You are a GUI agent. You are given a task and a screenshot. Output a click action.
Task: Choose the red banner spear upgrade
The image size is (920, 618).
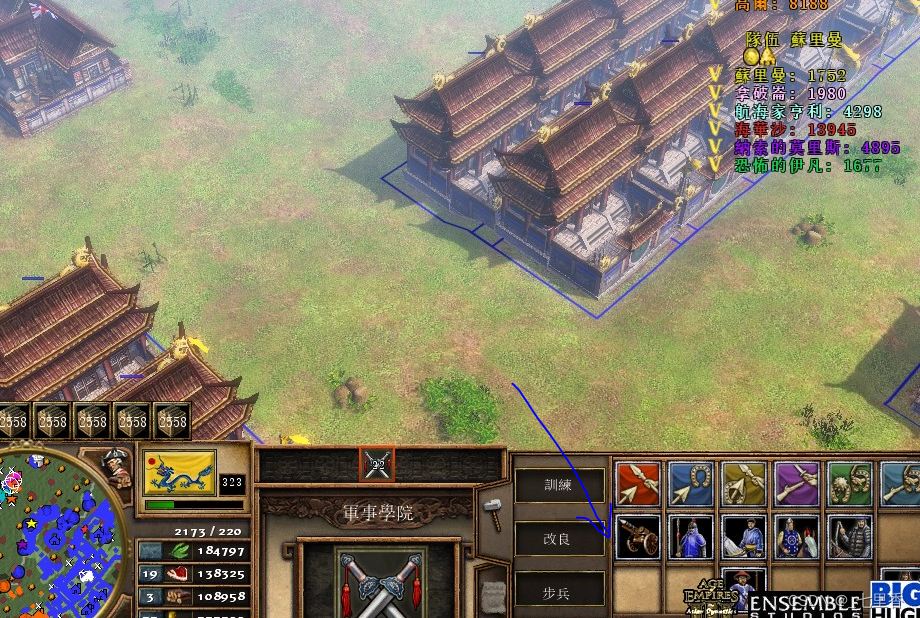[x=638, y=484]
